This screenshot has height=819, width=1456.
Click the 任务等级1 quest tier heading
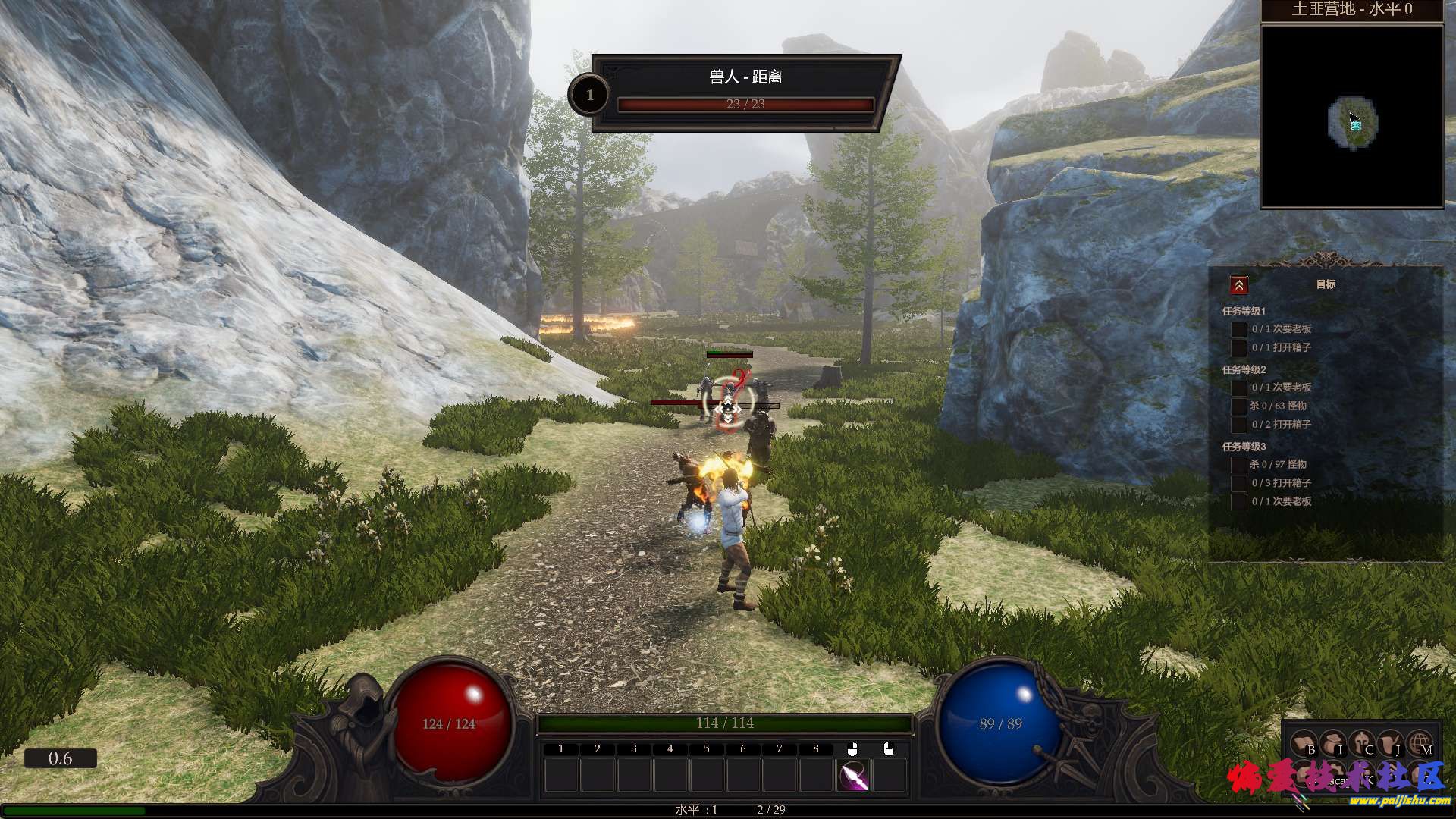[x=1244, y=311]
